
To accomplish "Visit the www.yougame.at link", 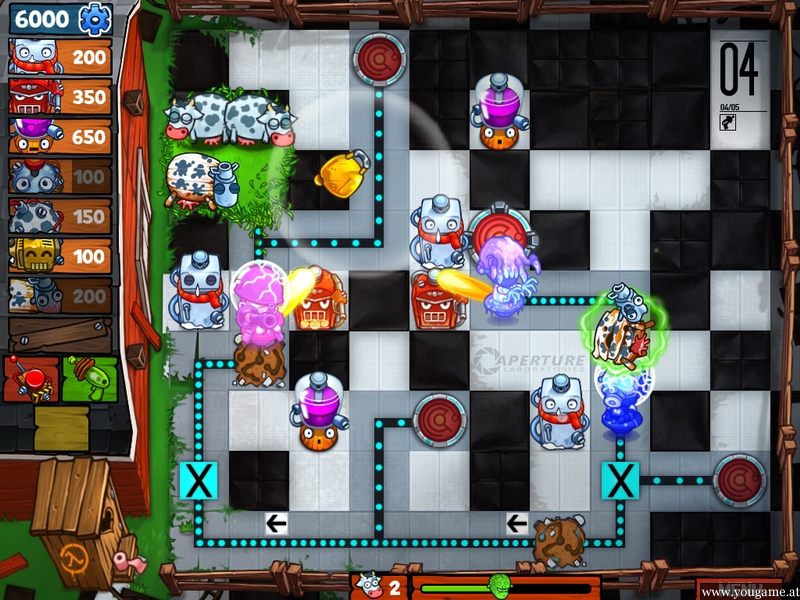I will click(x=750, y=593).
